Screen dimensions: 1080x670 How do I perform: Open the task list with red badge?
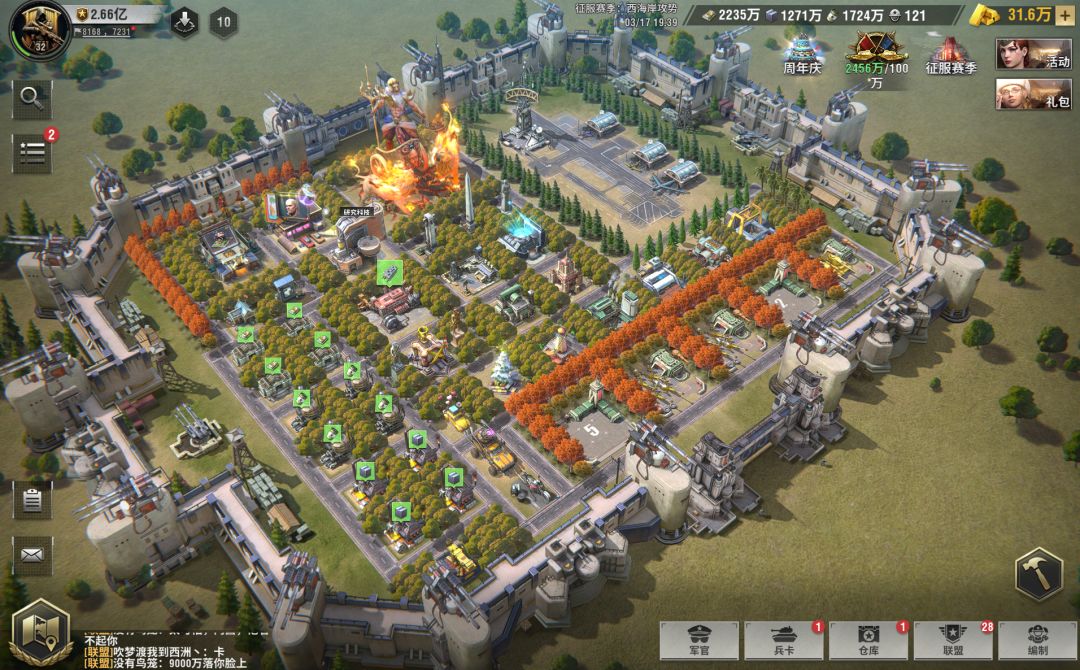point(32,152)
